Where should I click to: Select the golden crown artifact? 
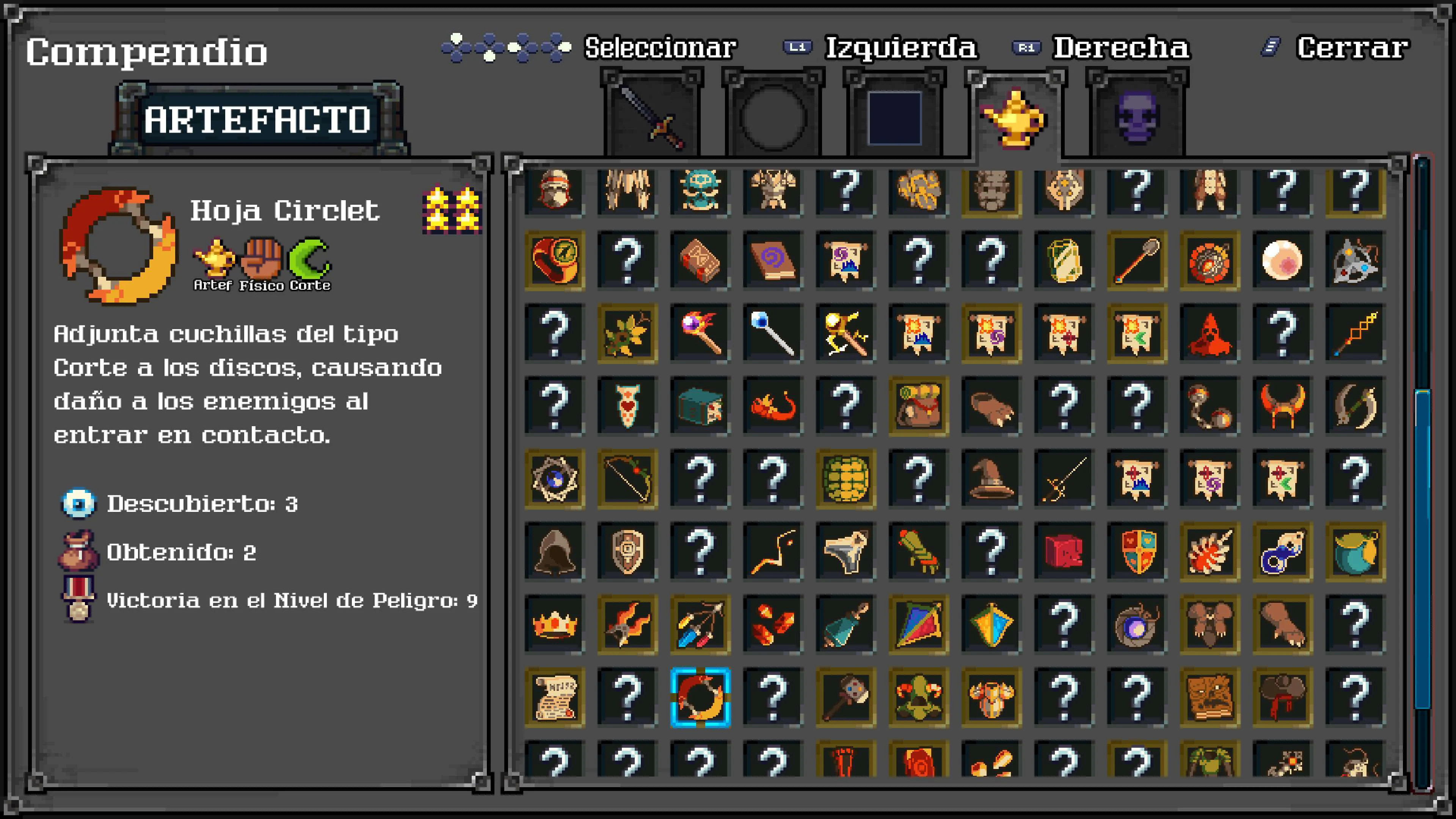554,625
